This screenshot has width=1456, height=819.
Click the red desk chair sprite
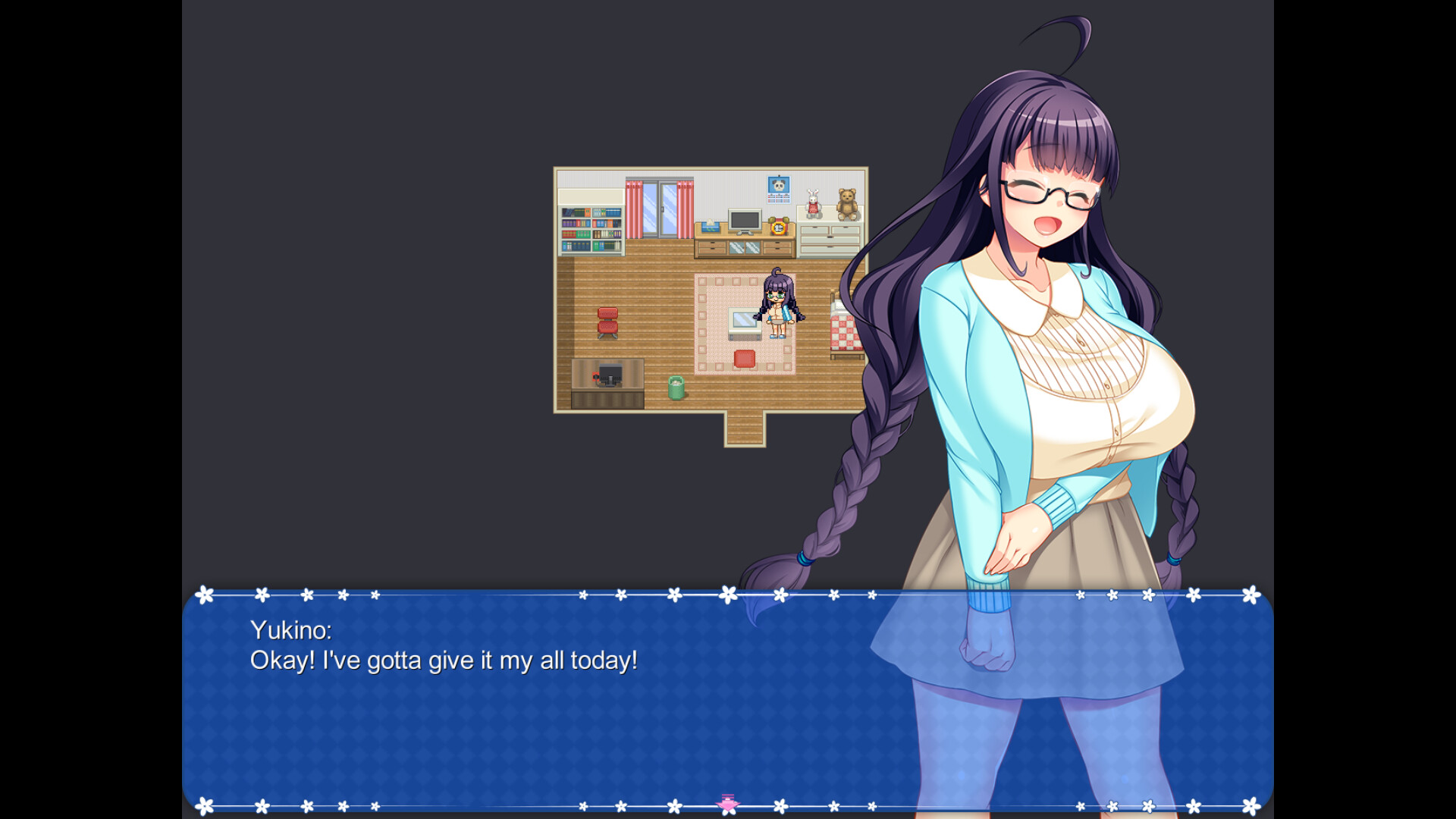pos(608,320)
